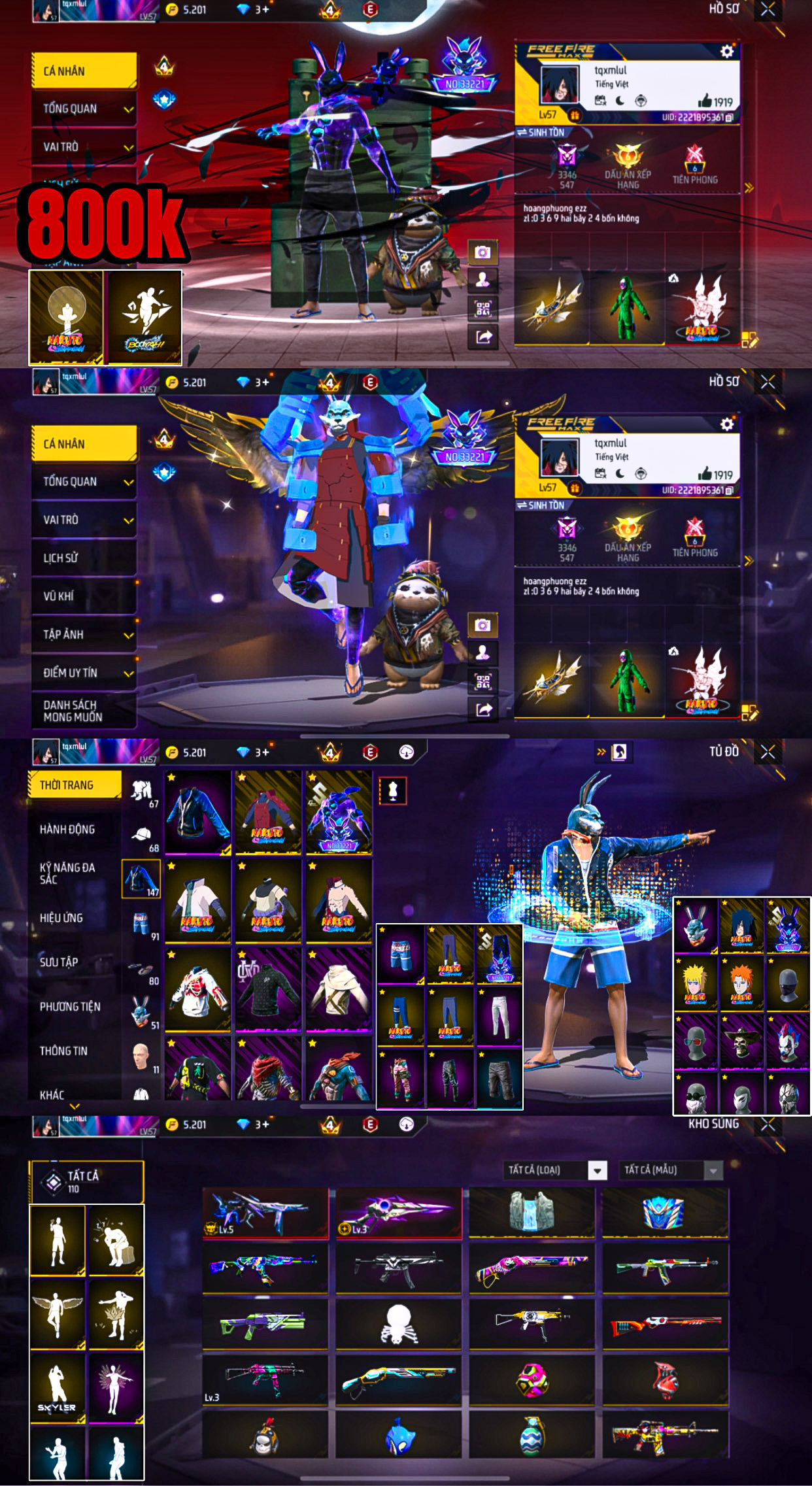Open DANH SÁCH MONG MUỐN wishlist
812x1486 pixels.
click(x=83, y=711)
